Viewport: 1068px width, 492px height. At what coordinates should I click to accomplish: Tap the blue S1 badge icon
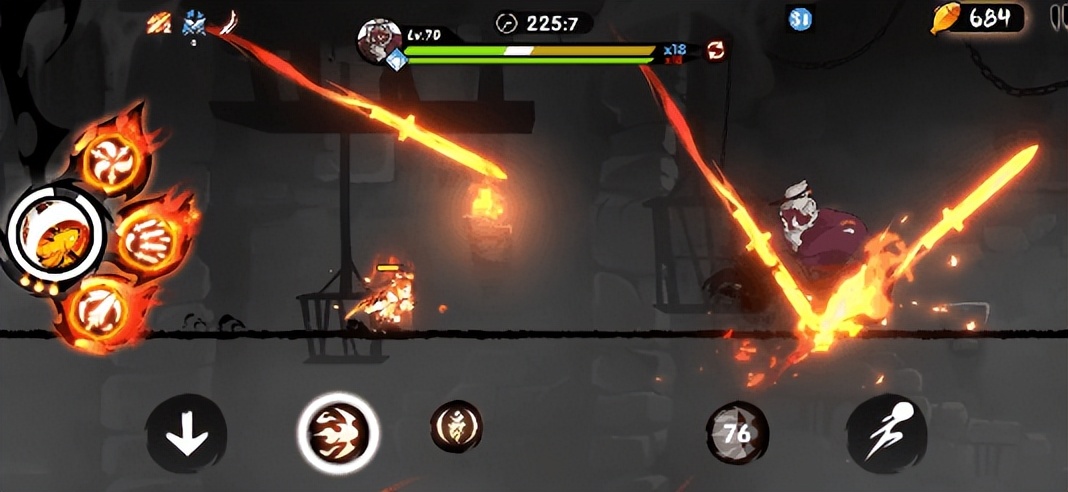800,18
